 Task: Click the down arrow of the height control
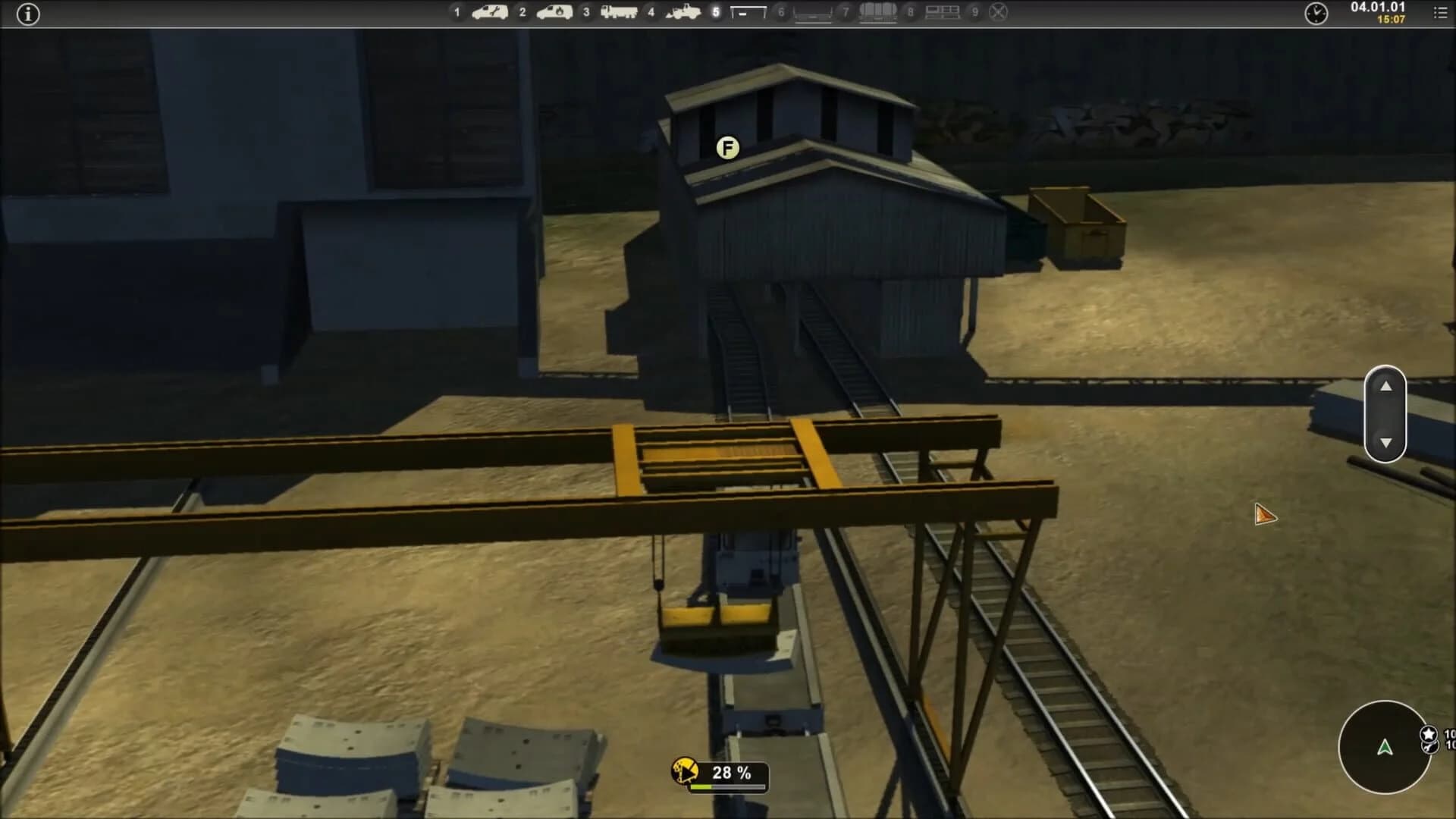coord(1386,441)
